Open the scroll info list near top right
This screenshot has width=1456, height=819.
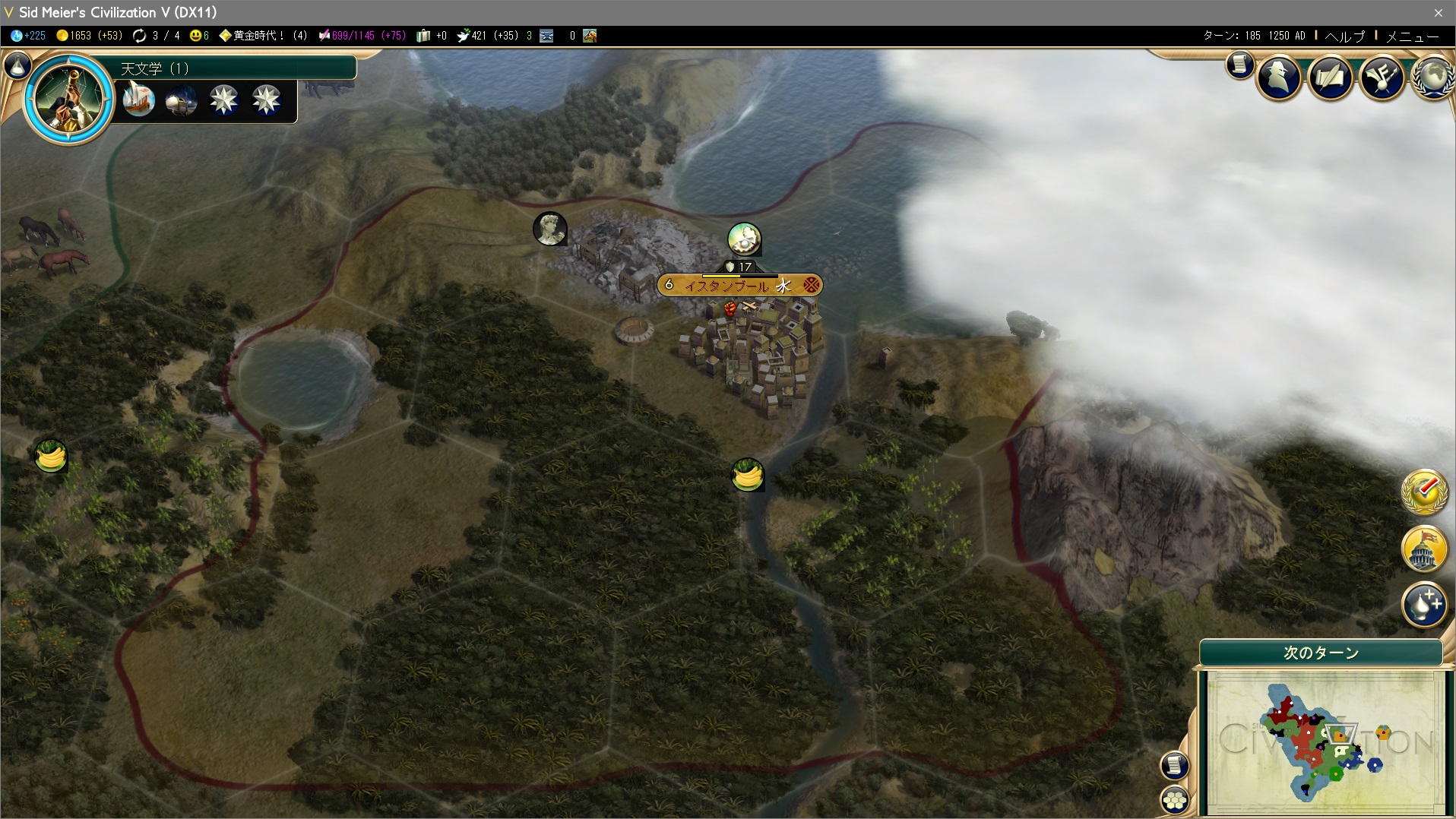click(1239, 65)
